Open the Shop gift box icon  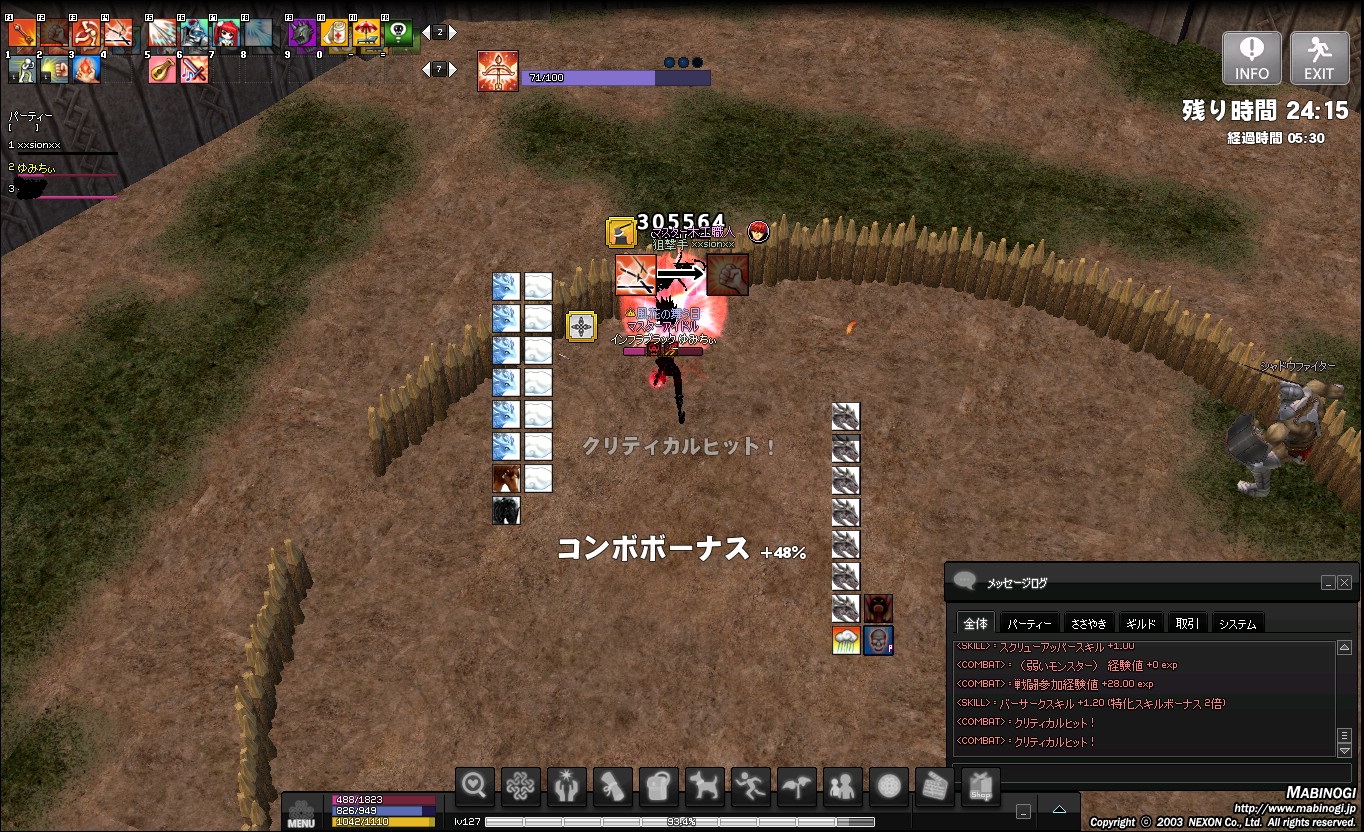coord(981,788)
